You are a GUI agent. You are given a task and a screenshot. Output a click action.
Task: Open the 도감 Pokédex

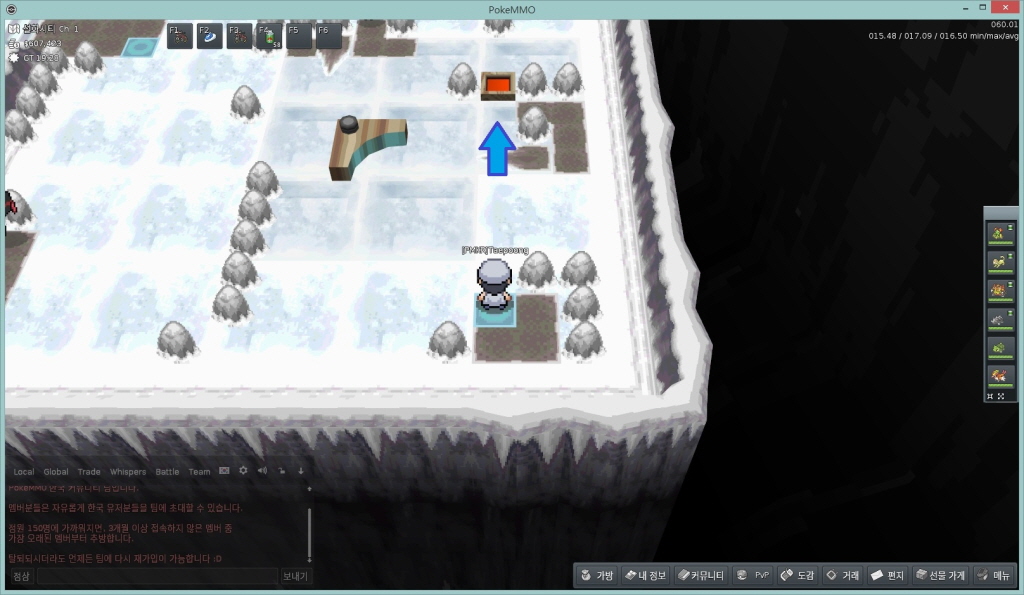(x=797, y=575)
